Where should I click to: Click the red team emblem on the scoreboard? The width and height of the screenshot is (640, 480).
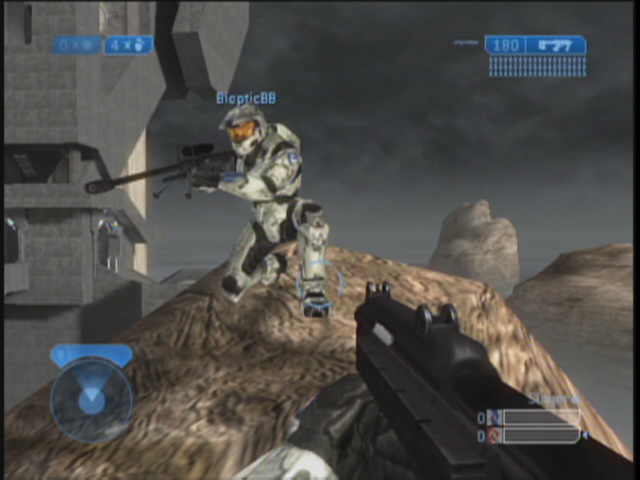click(494, 436)
